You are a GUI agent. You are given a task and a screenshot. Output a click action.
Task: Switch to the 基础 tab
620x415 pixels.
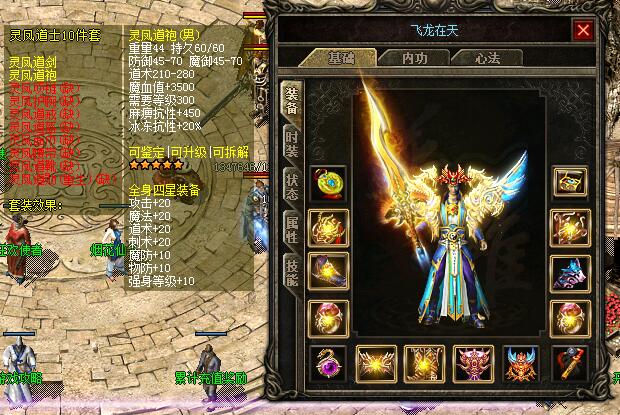coord(339,58)
